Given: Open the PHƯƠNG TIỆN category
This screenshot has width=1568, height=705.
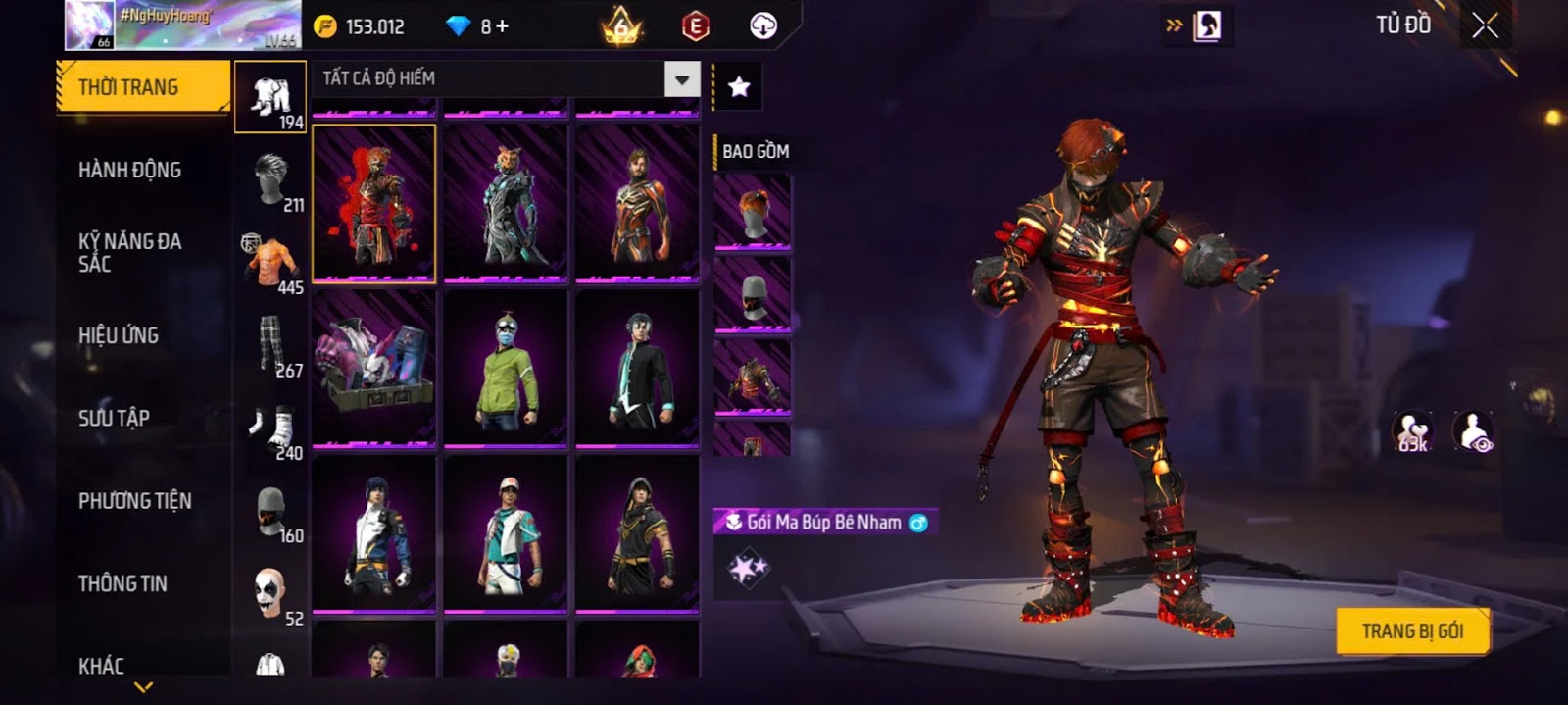Looking at the screenshot, I should [x=134, y=501].
